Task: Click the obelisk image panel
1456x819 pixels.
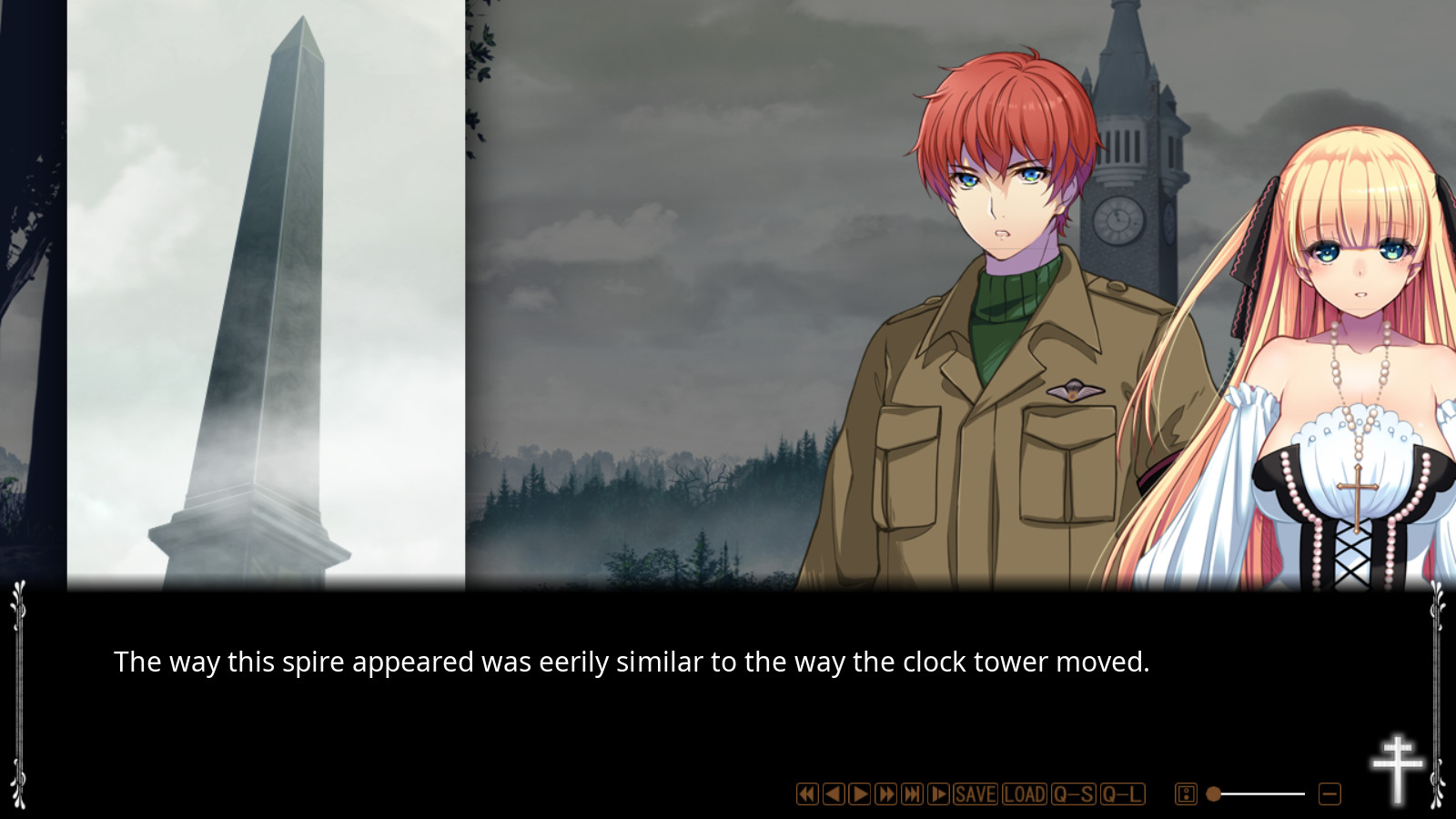Action: [x=264, y=291]
